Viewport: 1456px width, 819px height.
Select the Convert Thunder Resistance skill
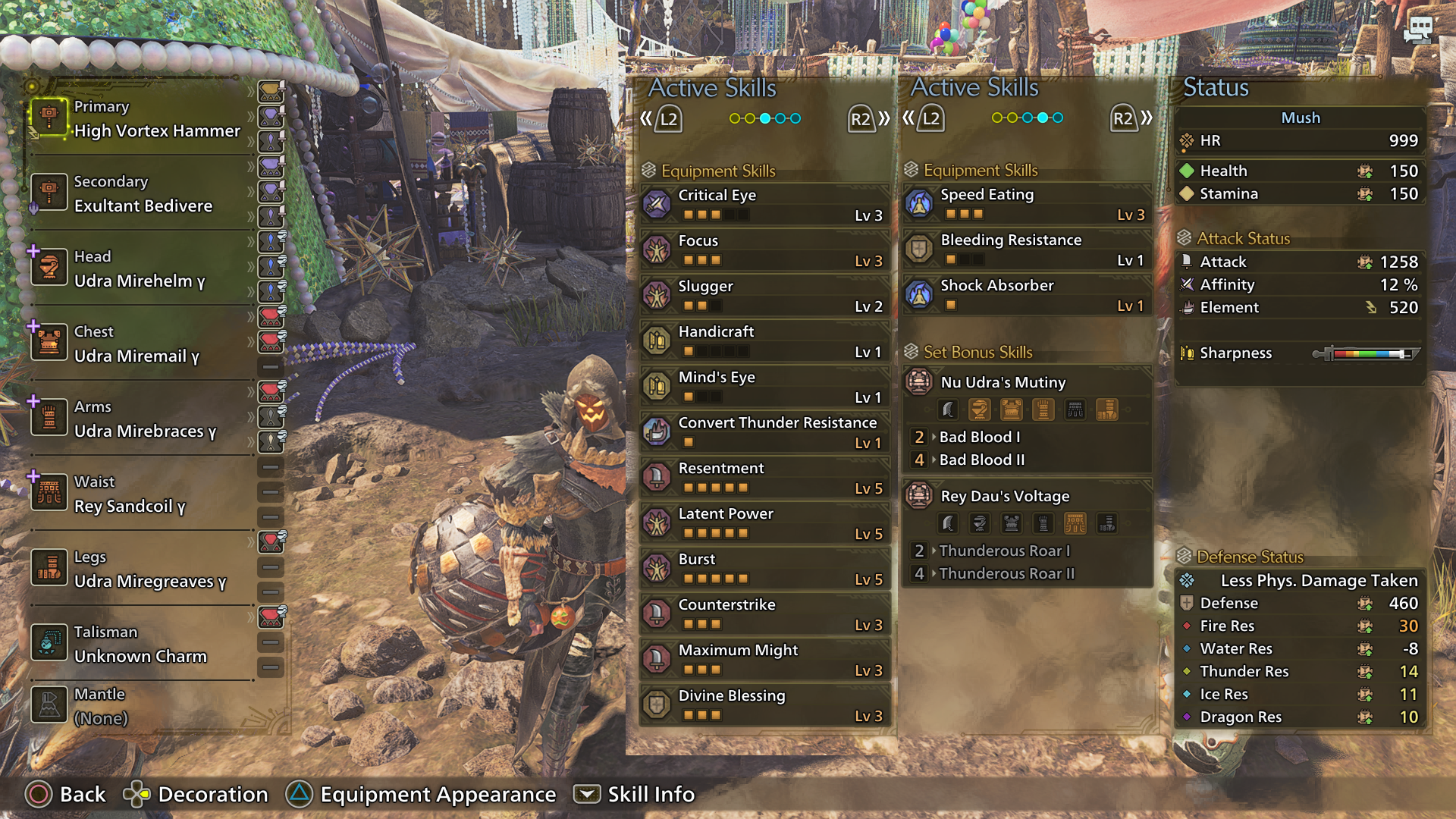coord(764,432)
